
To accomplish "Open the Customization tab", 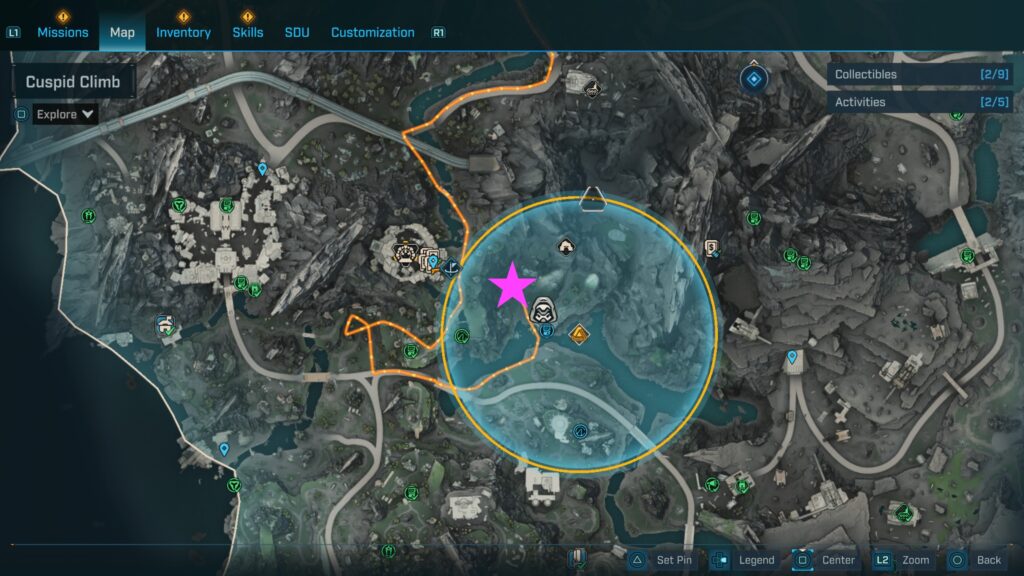I will click(372, 32).
